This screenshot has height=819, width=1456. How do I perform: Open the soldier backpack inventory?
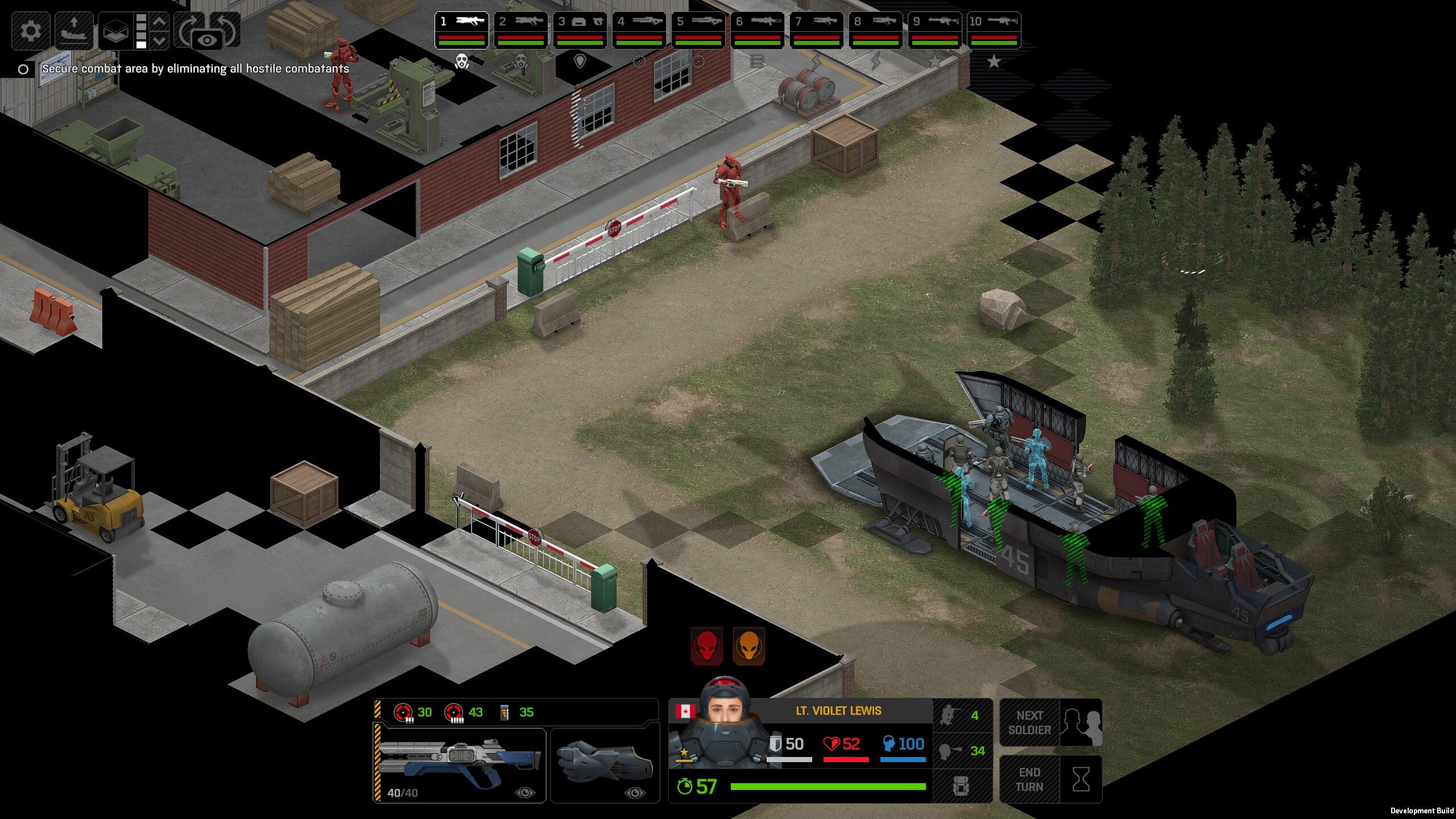click(962, 786)
